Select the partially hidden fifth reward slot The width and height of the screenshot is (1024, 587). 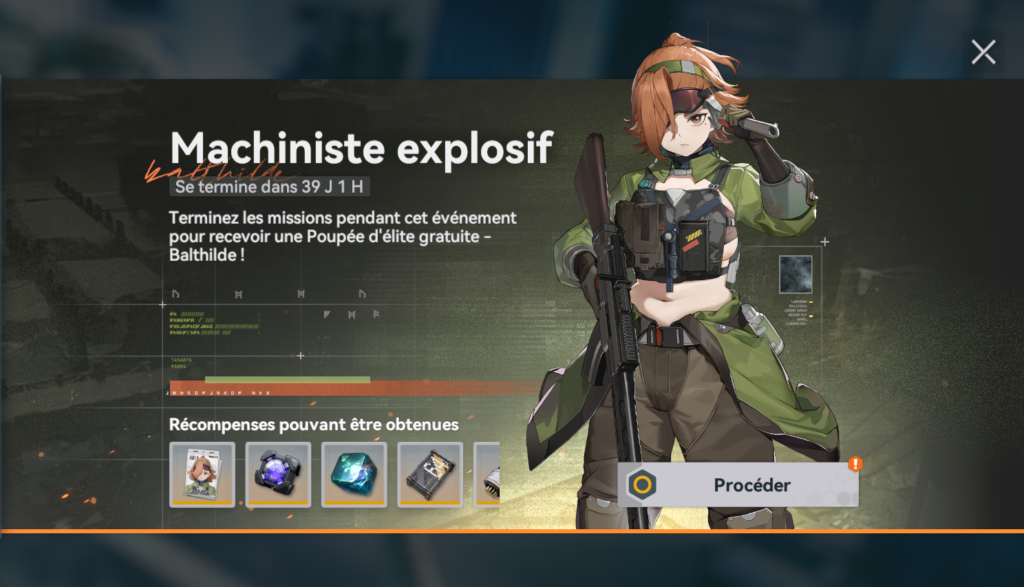pos(487,474)
